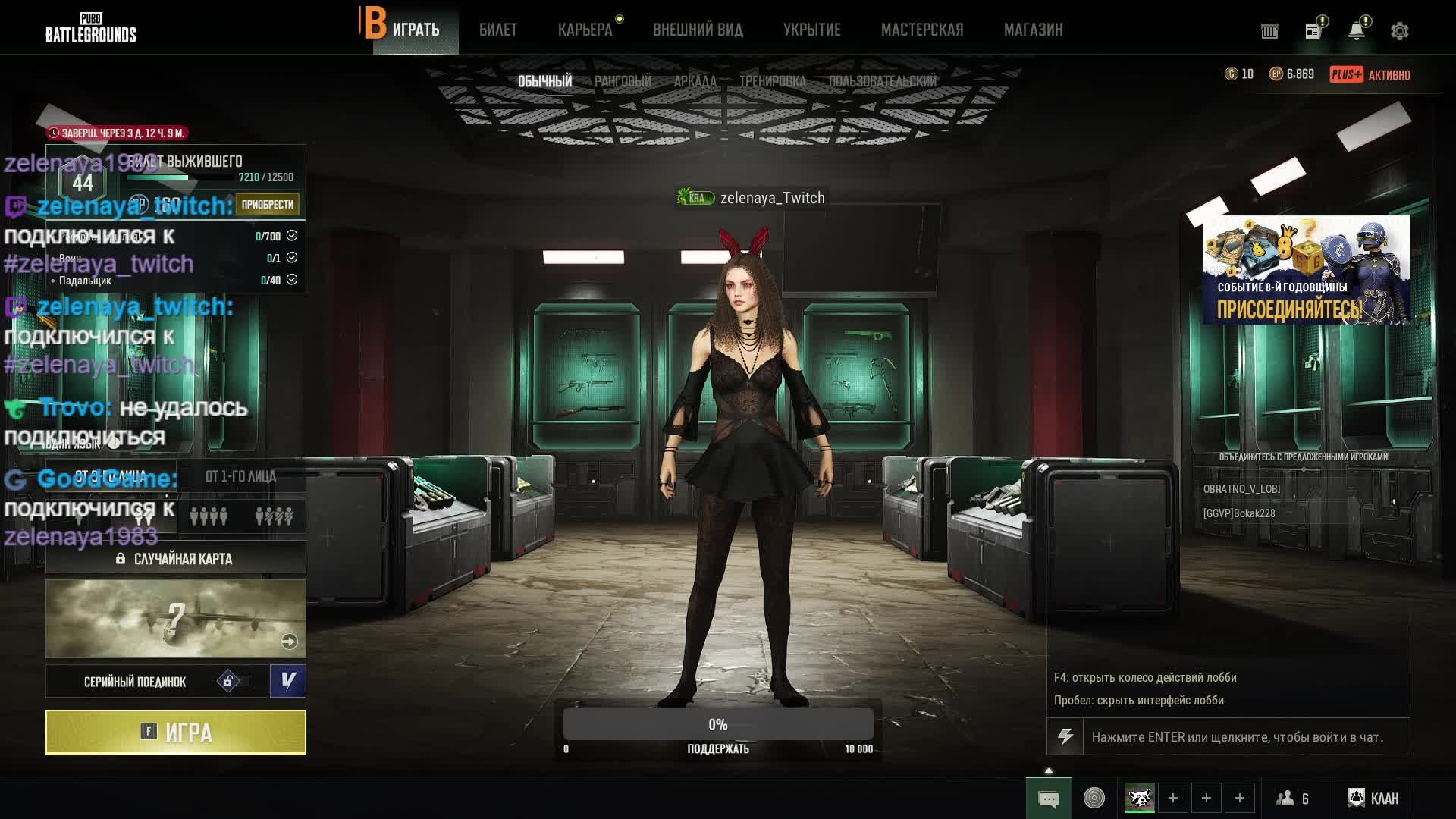Open the ВНЕШНИЙ ВИД customization tab
This screenshot has width=1456, height=819.
tap(698, 30)
